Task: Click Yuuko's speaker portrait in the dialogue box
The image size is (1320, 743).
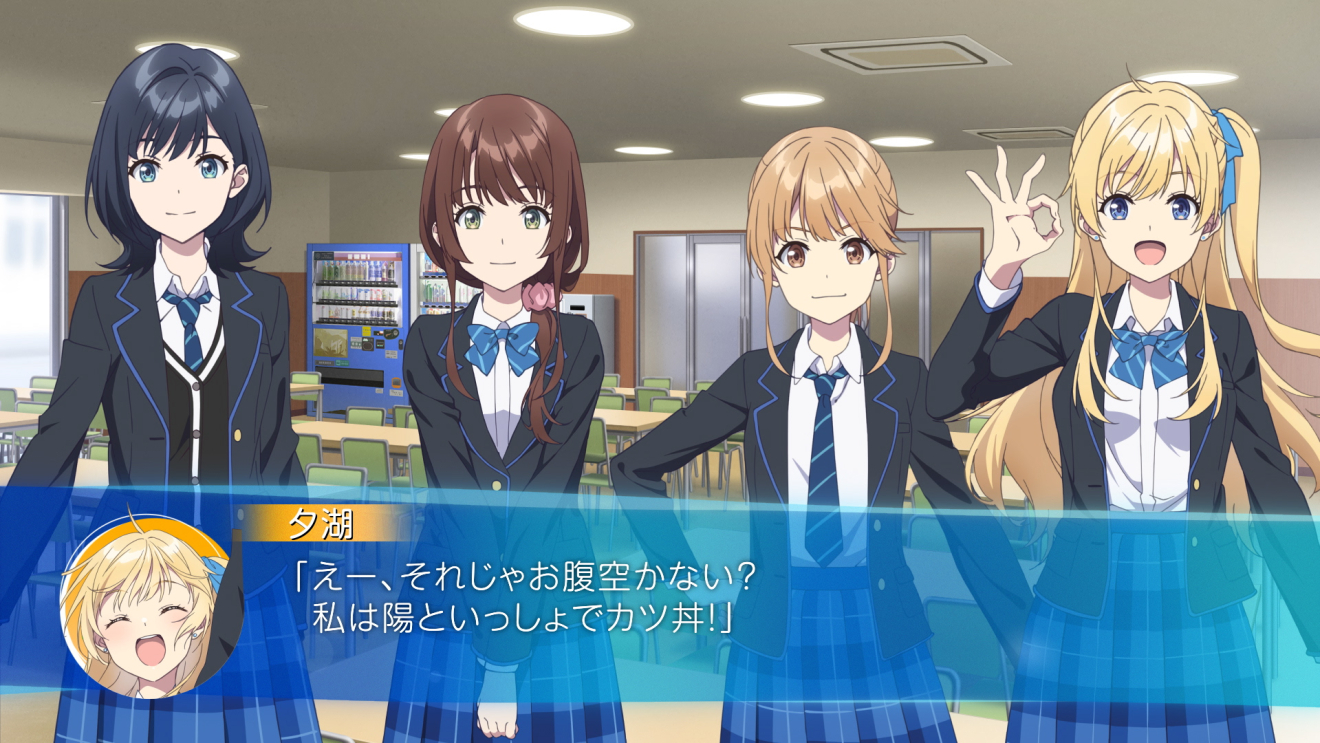Action: click(151, 607)
